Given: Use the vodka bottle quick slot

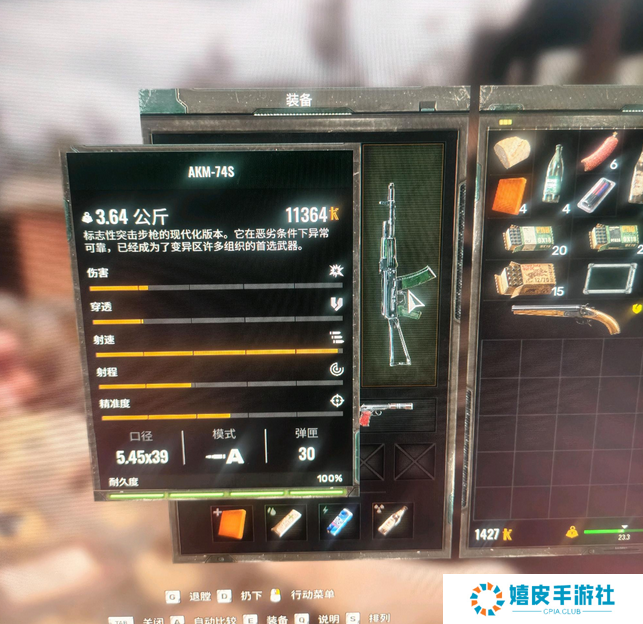Looking at the screenshot, I should [391, 520].
